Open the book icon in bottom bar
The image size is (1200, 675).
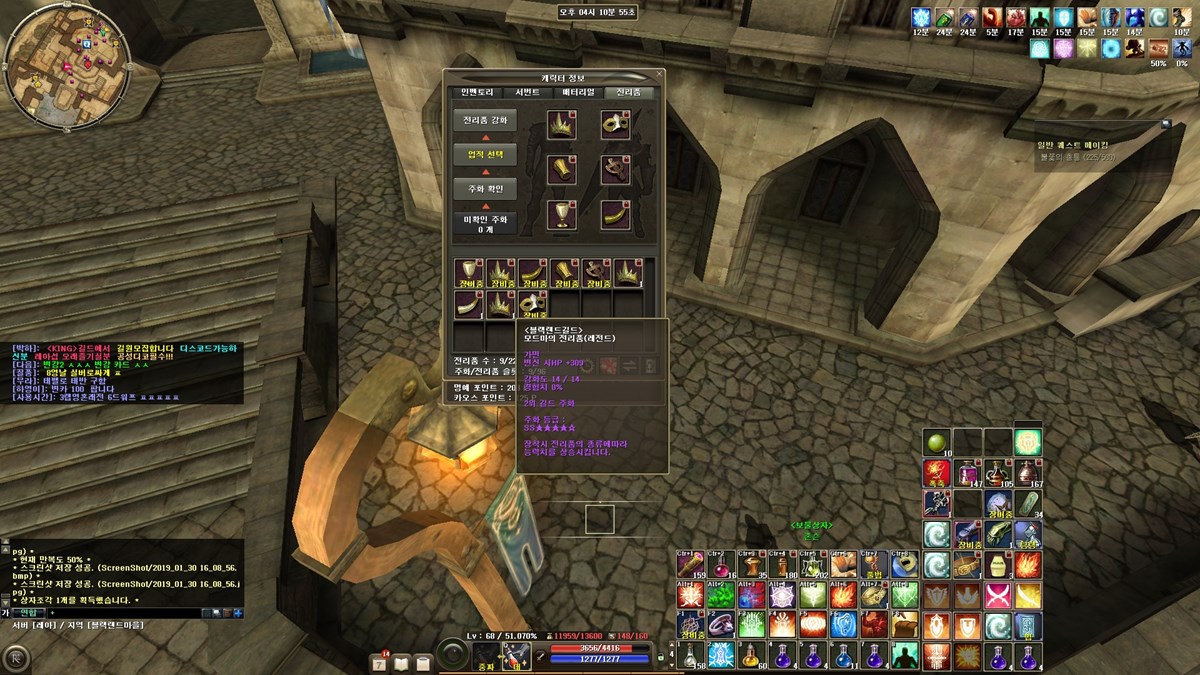coord(402,662)
